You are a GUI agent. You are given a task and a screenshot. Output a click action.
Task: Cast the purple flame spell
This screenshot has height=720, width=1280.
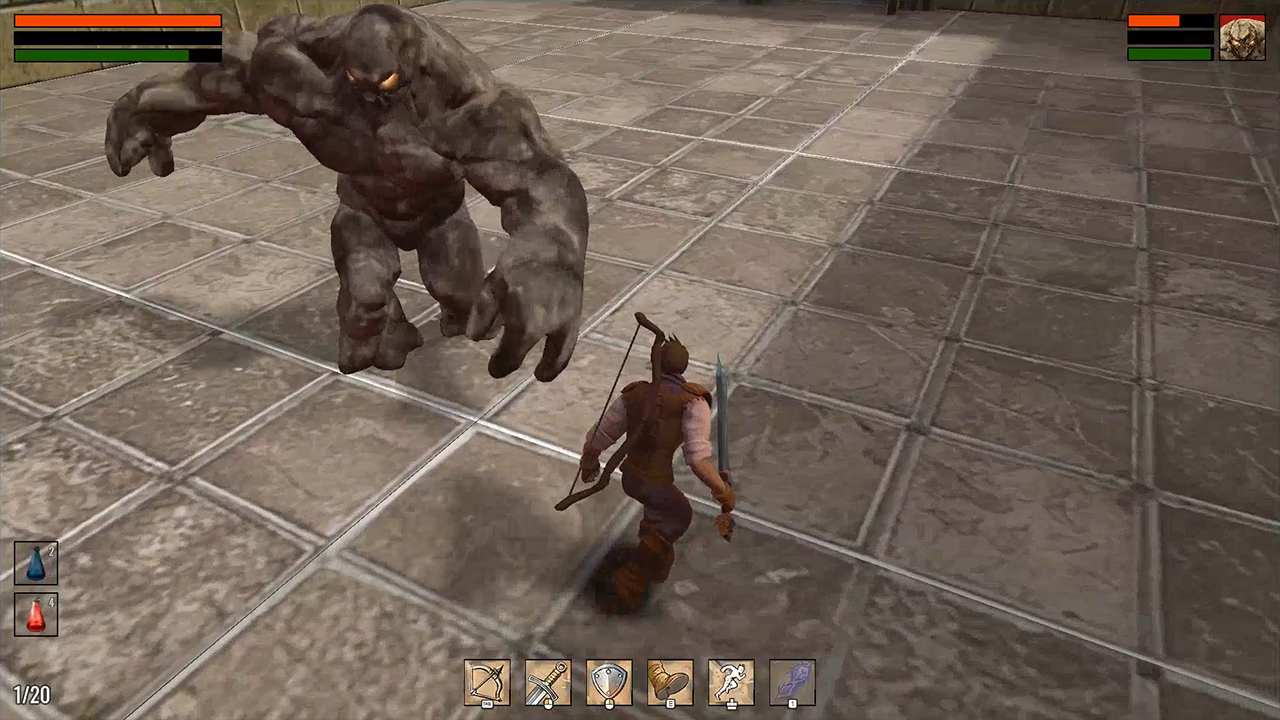[792, 682]
